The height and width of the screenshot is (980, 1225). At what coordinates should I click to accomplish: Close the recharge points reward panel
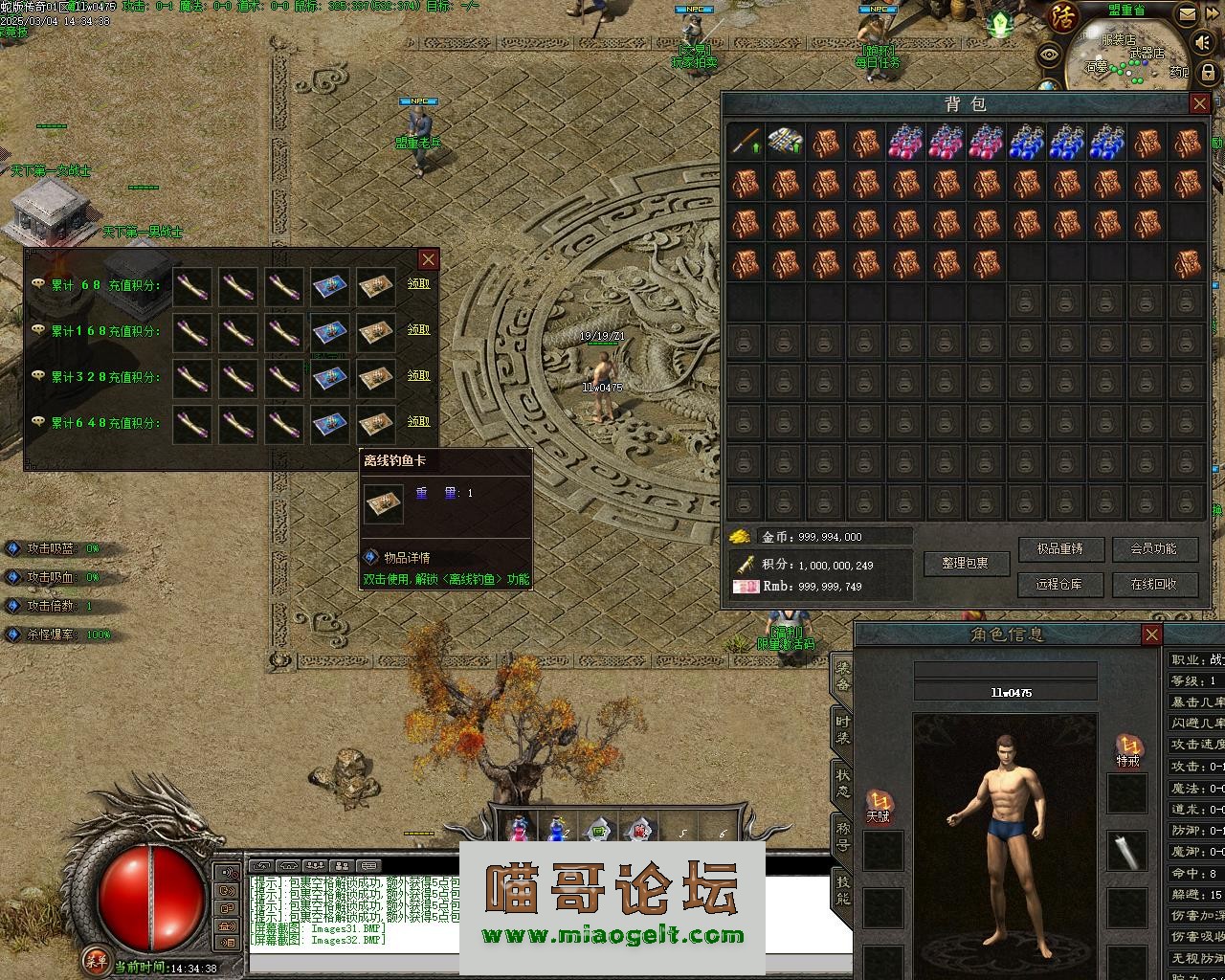pos(428,259)
